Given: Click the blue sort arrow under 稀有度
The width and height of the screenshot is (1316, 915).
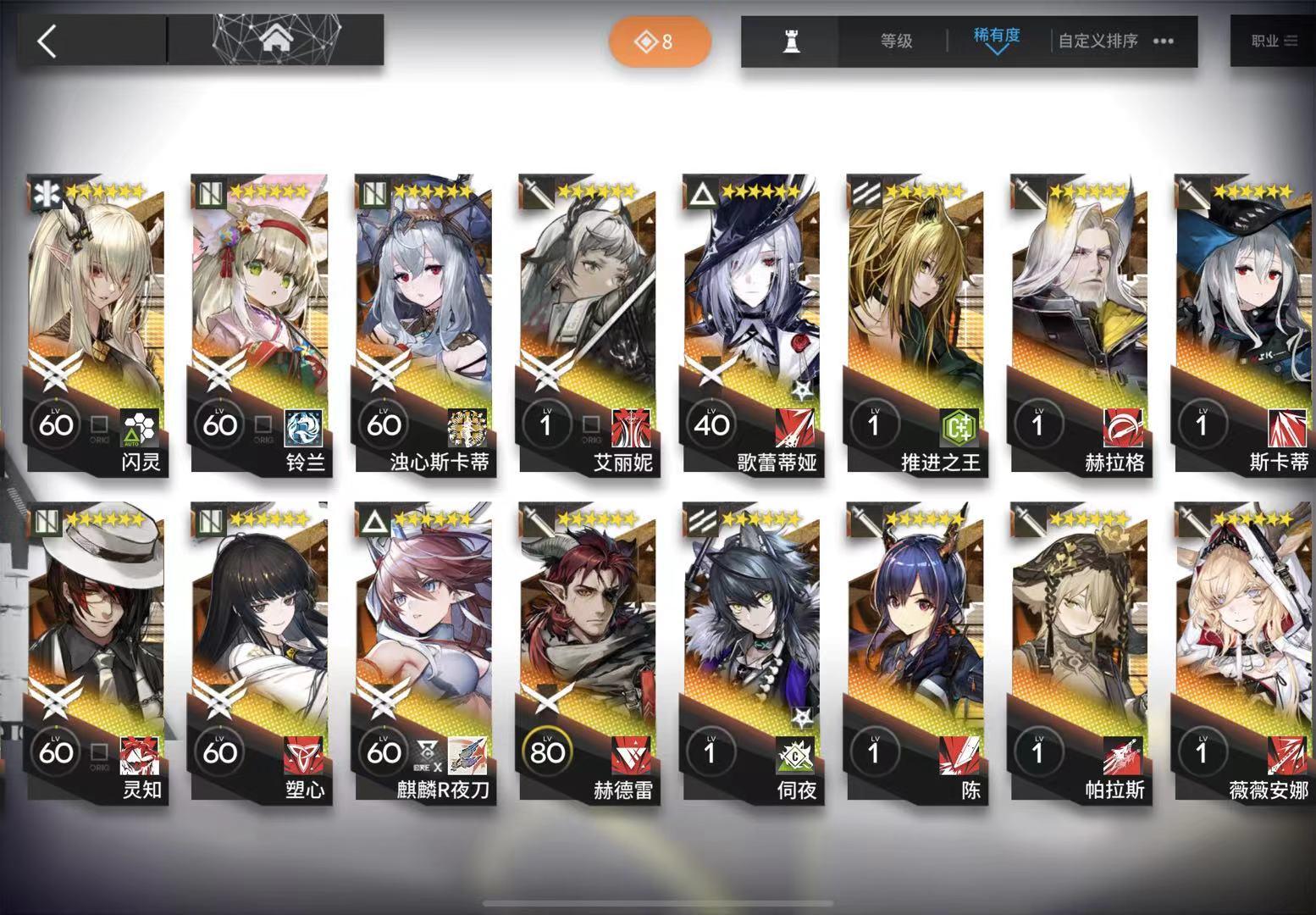Looking at the screenshot, I should [998, 53].
